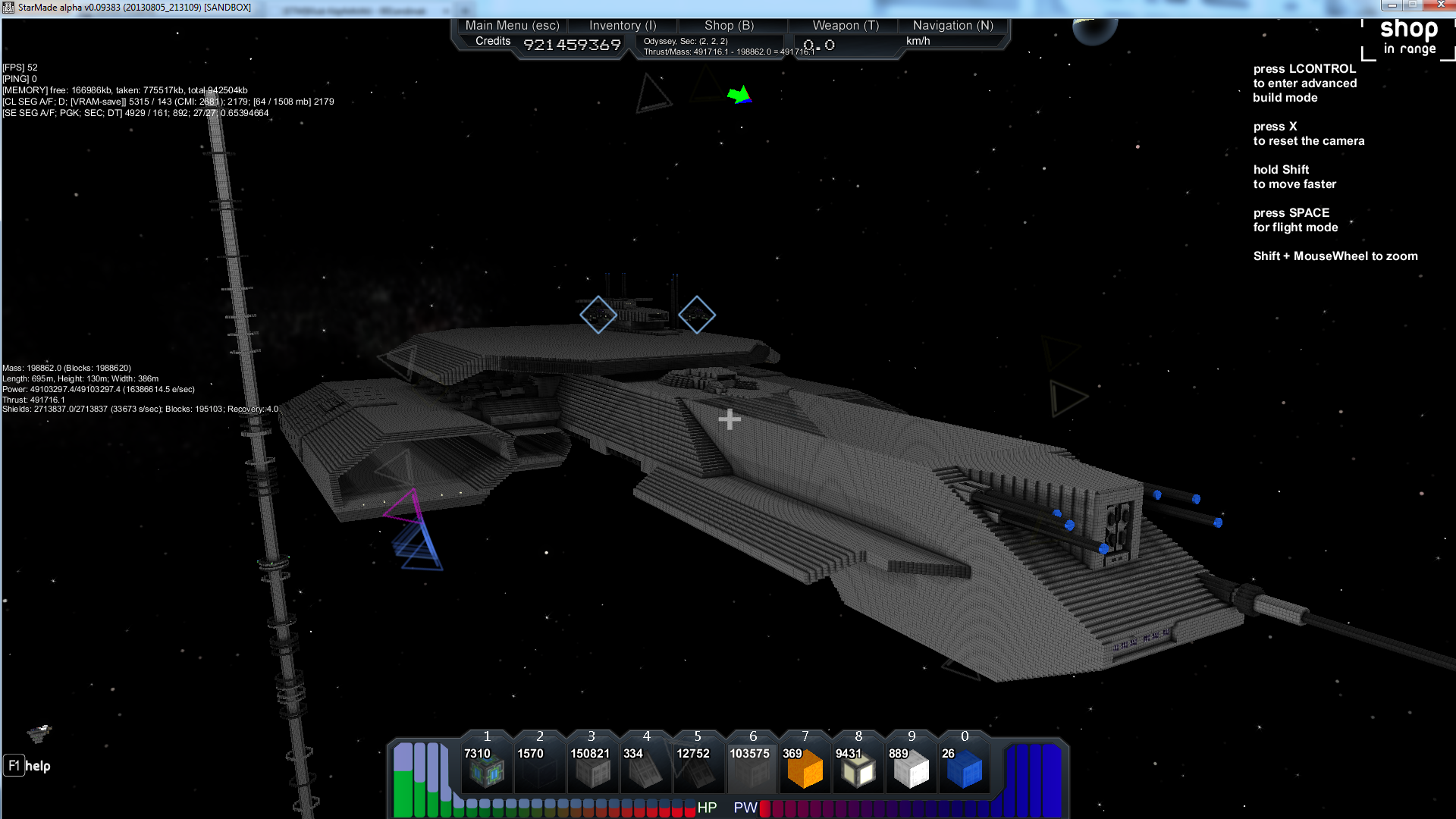The height and width of the screenshot is (819, 1456).
Task: Minimize the StarMade window
Action: click(1392, 5)
